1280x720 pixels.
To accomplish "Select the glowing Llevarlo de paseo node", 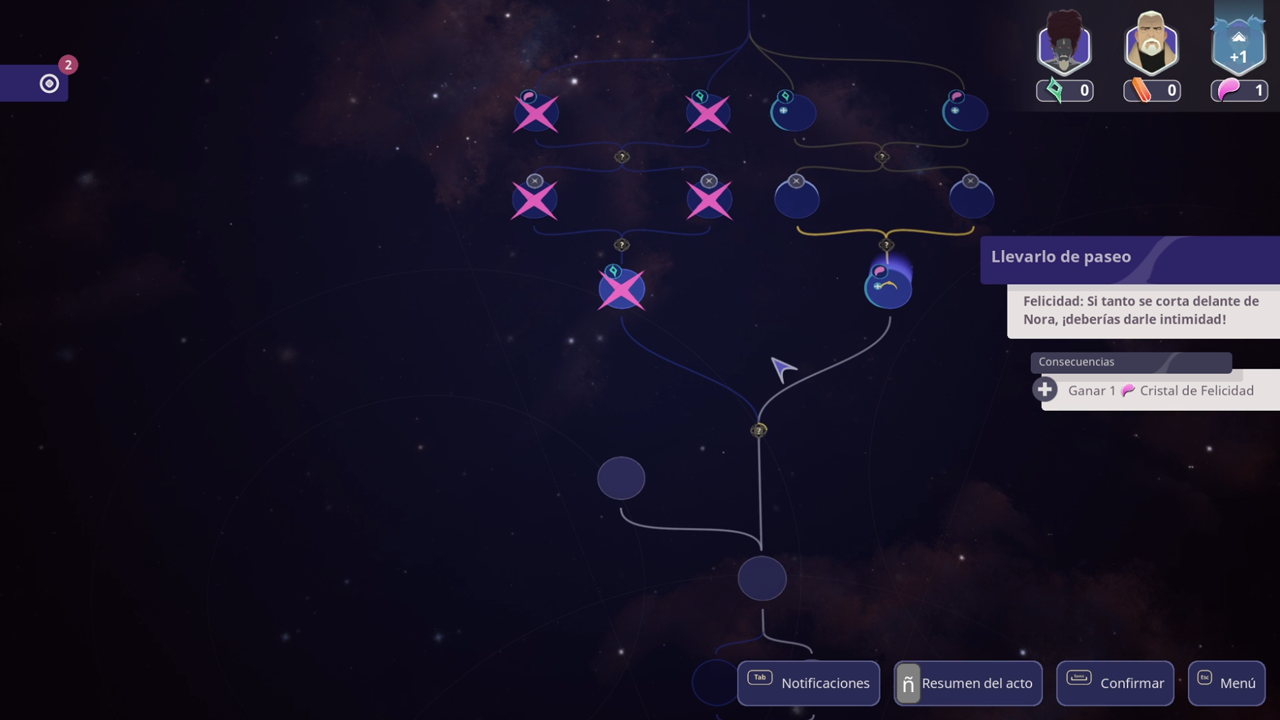I will 887,288.
